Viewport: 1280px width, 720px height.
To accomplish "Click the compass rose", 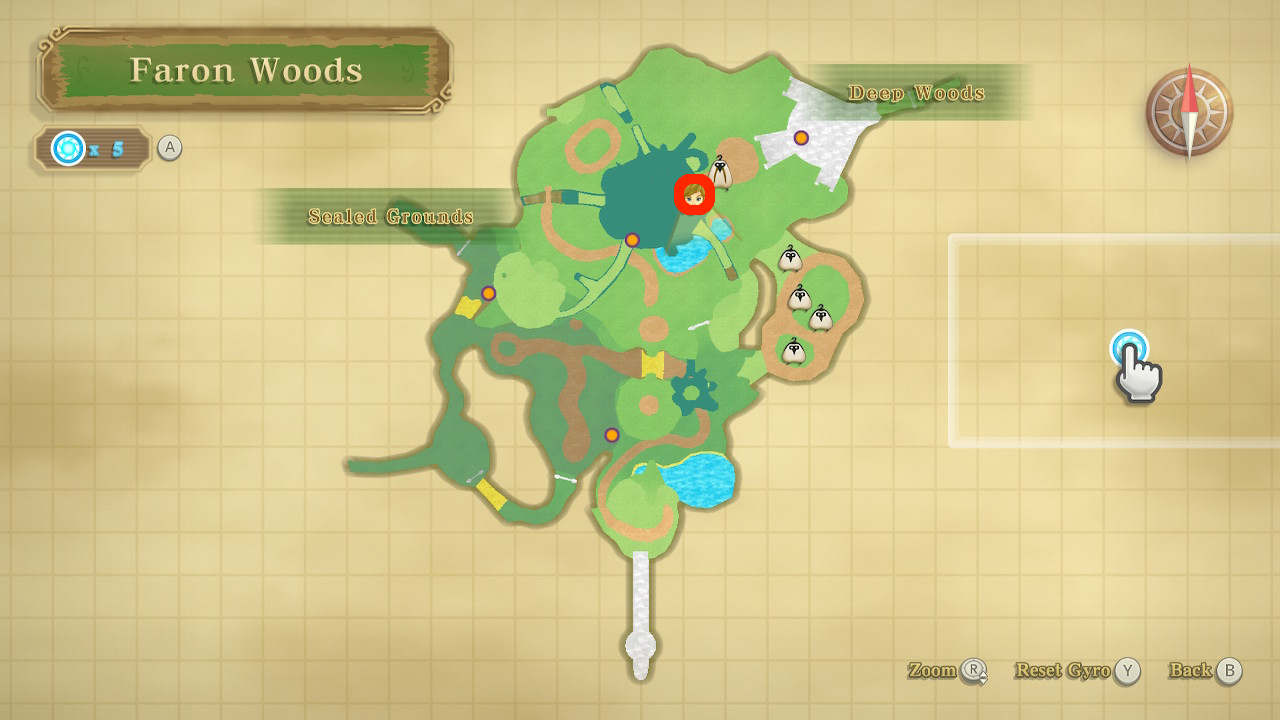I will 1189,112.
